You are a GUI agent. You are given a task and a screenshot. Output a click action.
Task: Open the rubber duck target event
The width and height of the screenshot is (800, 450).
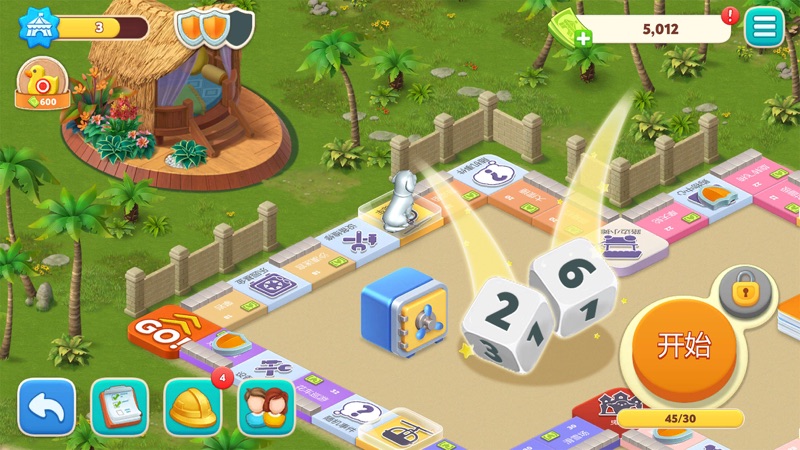click(x=41, y=82)
